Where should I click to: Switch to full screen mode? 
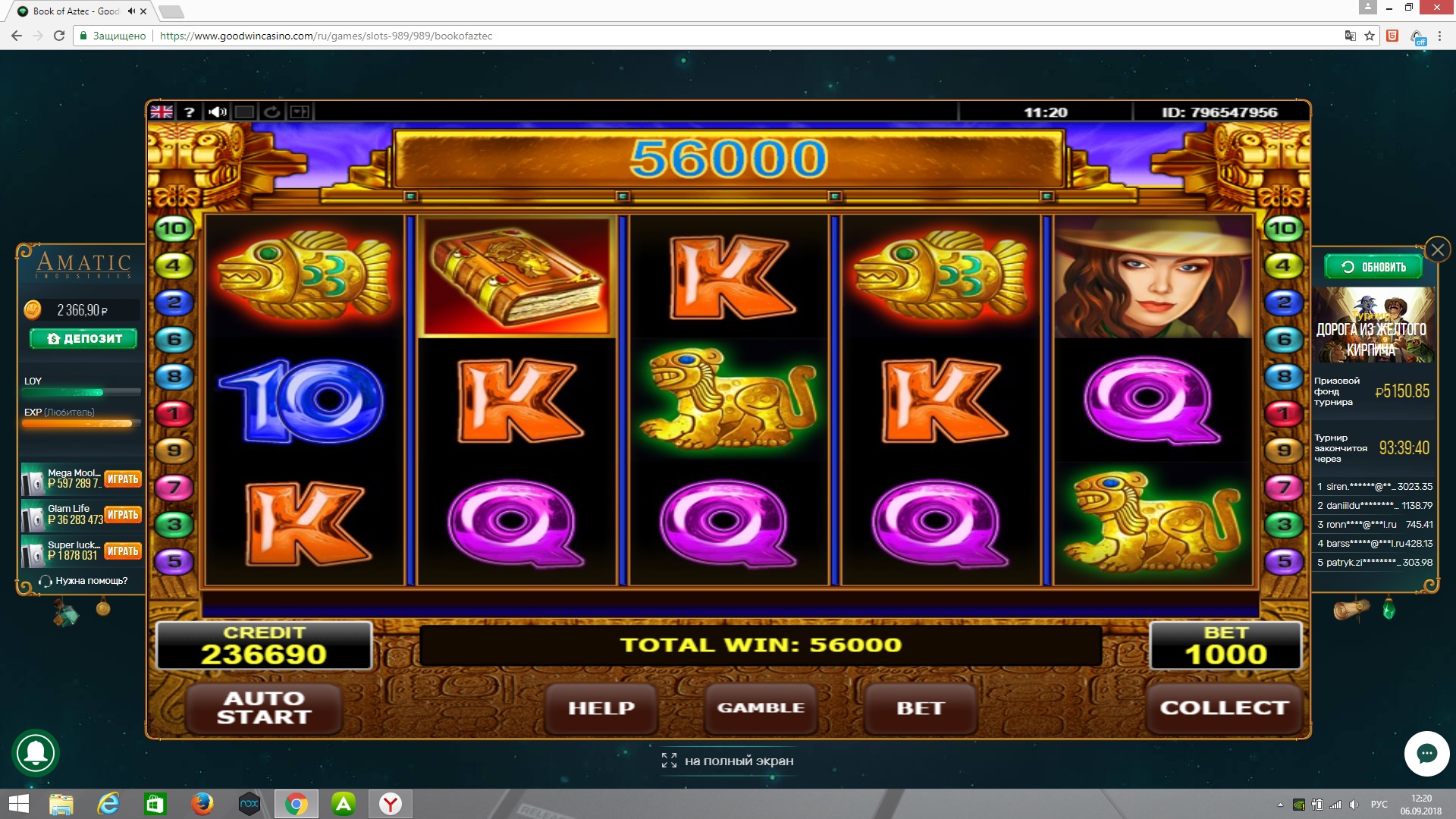(x=728, y=761)
